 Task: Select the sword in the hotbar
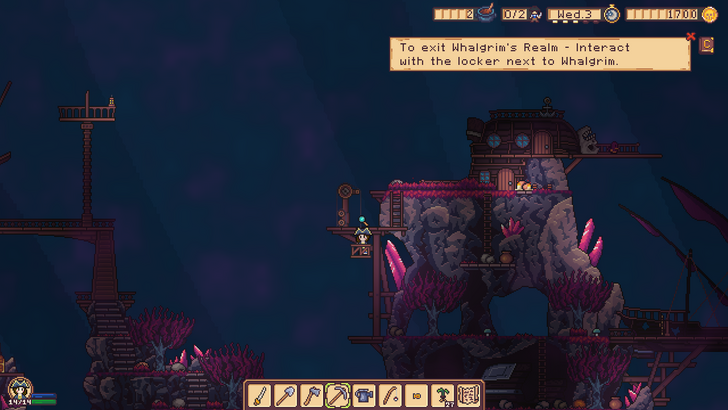259,395
